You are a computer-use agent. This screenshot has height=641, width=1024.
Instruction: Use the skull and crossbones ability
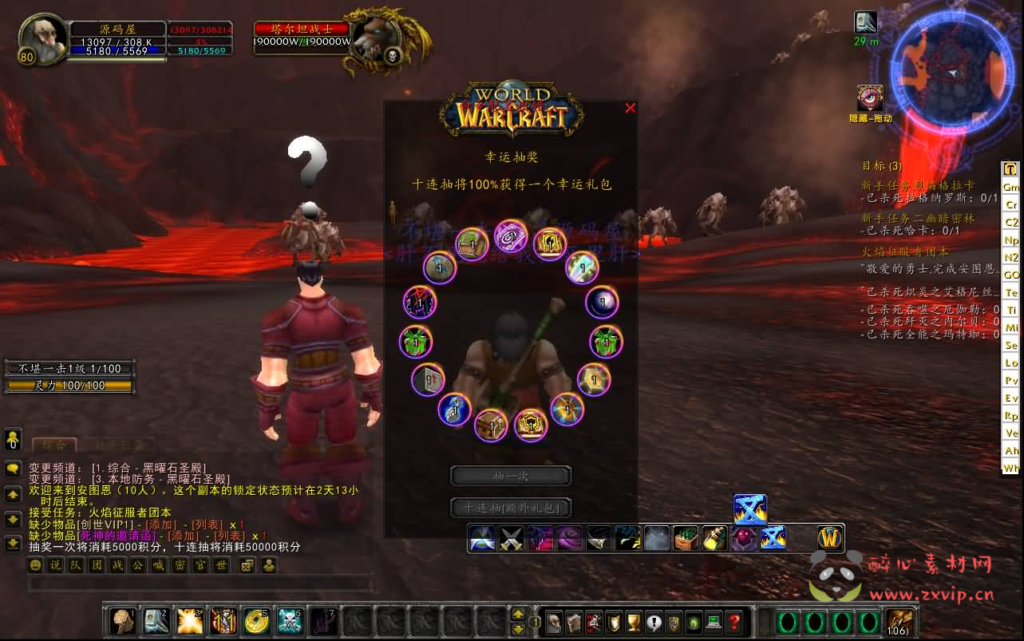click(x=289, y=621)
